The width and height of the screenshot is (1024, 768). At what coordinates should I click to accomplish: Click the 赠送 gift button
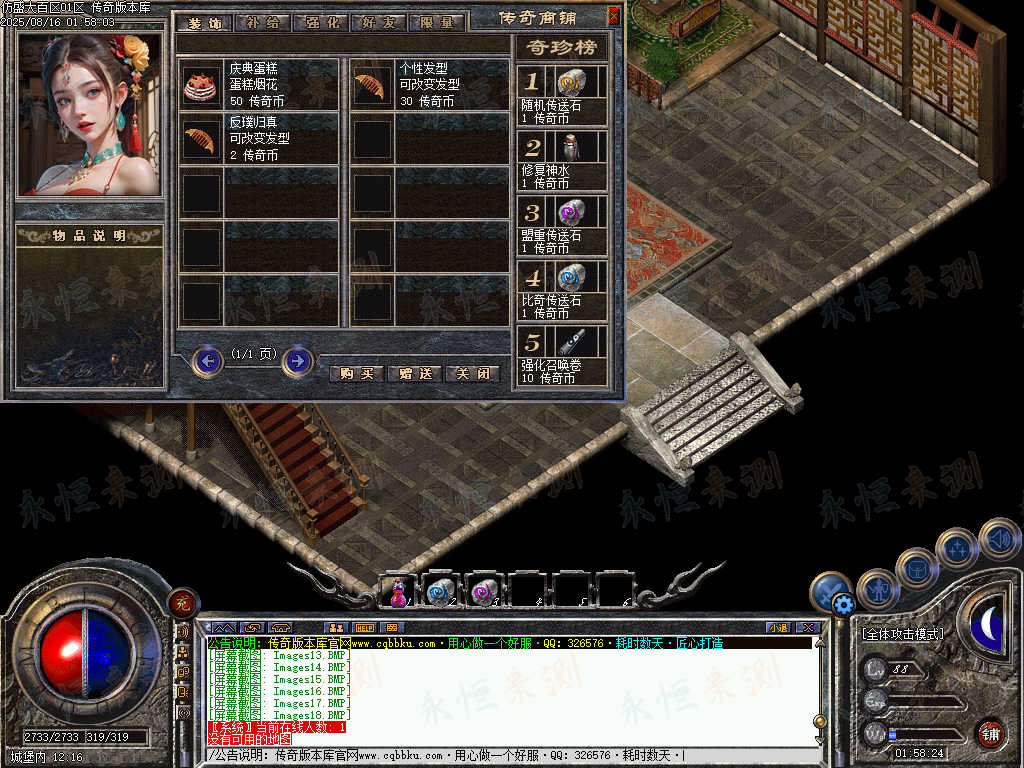(x=414, y=374)
